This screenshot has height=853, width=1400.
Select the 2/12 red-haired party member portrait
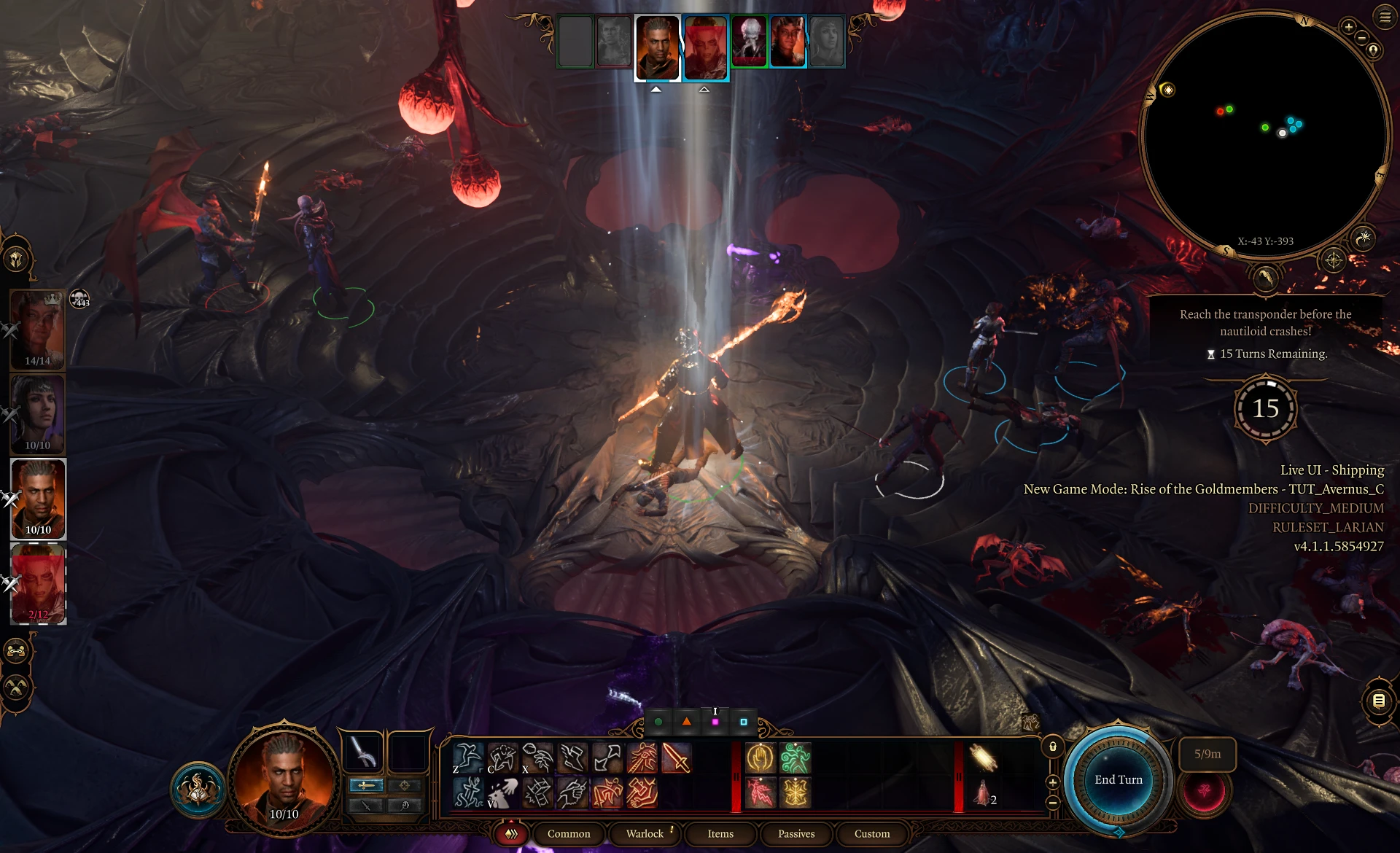[38, 583]
